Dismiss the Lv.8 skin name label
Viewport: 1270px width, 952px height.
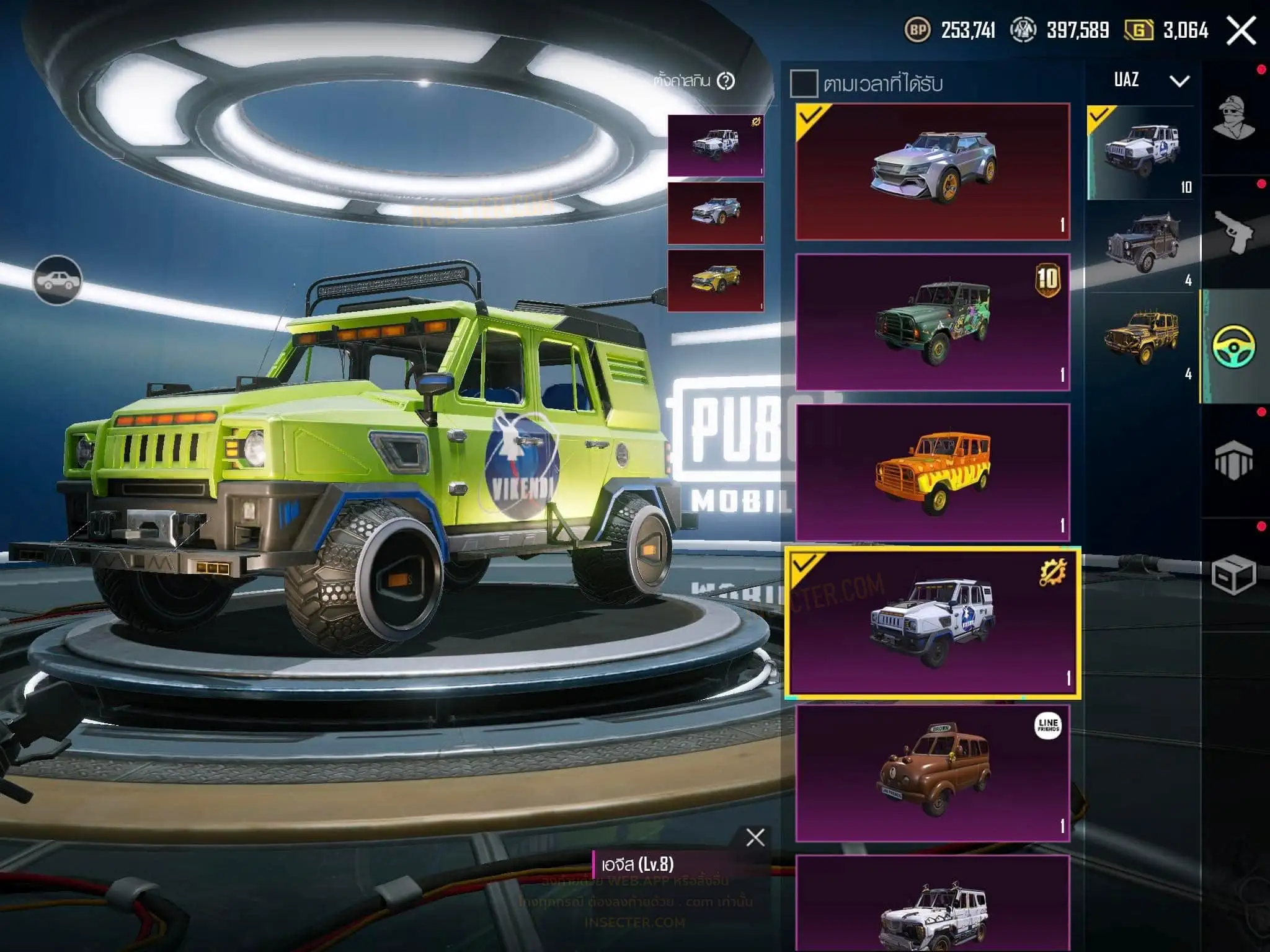(x=755, y=837)
